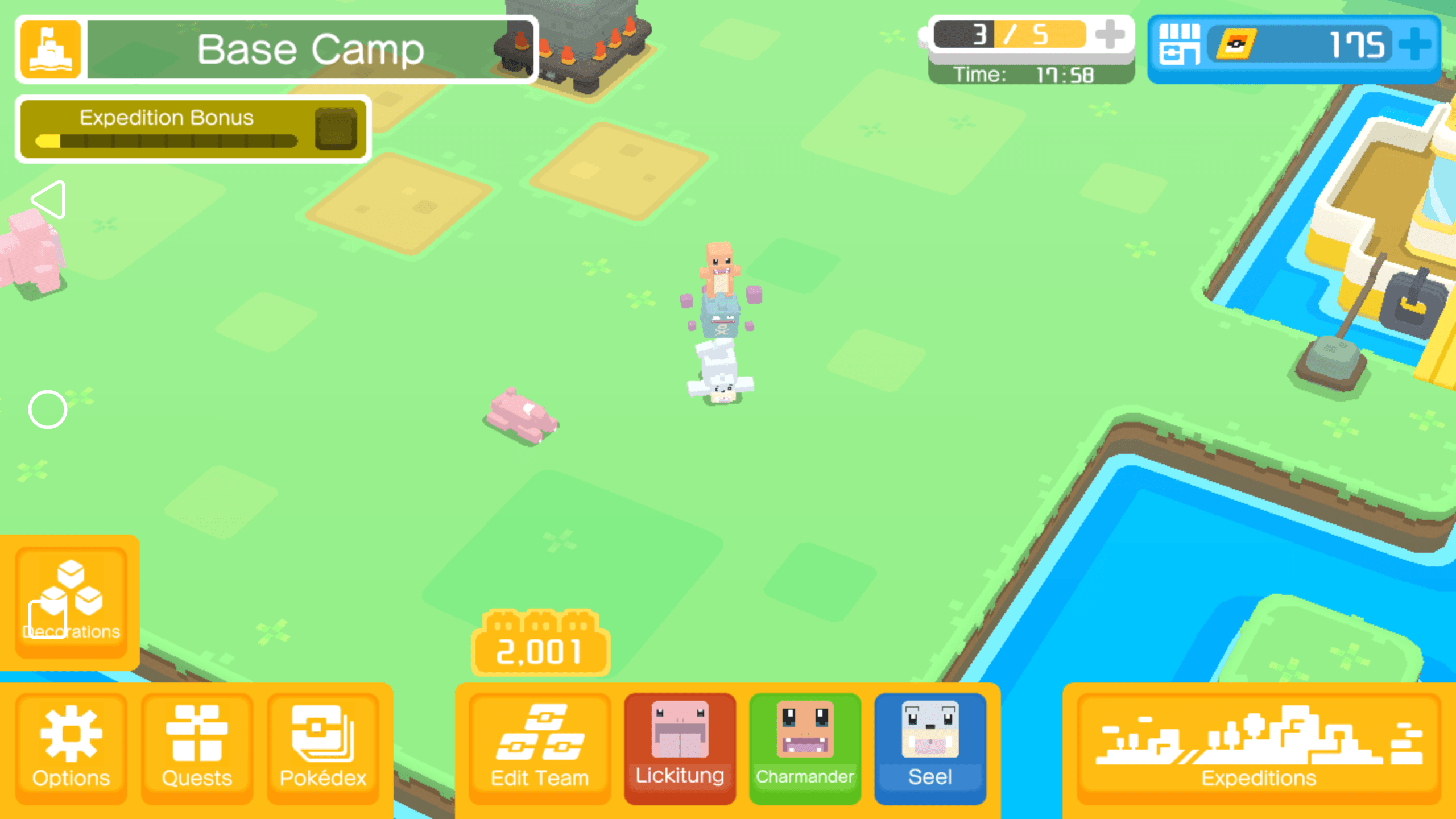This screenshot has height=819, width=1456.
Task: Open the Decorations menu
Action: point(71,600)
